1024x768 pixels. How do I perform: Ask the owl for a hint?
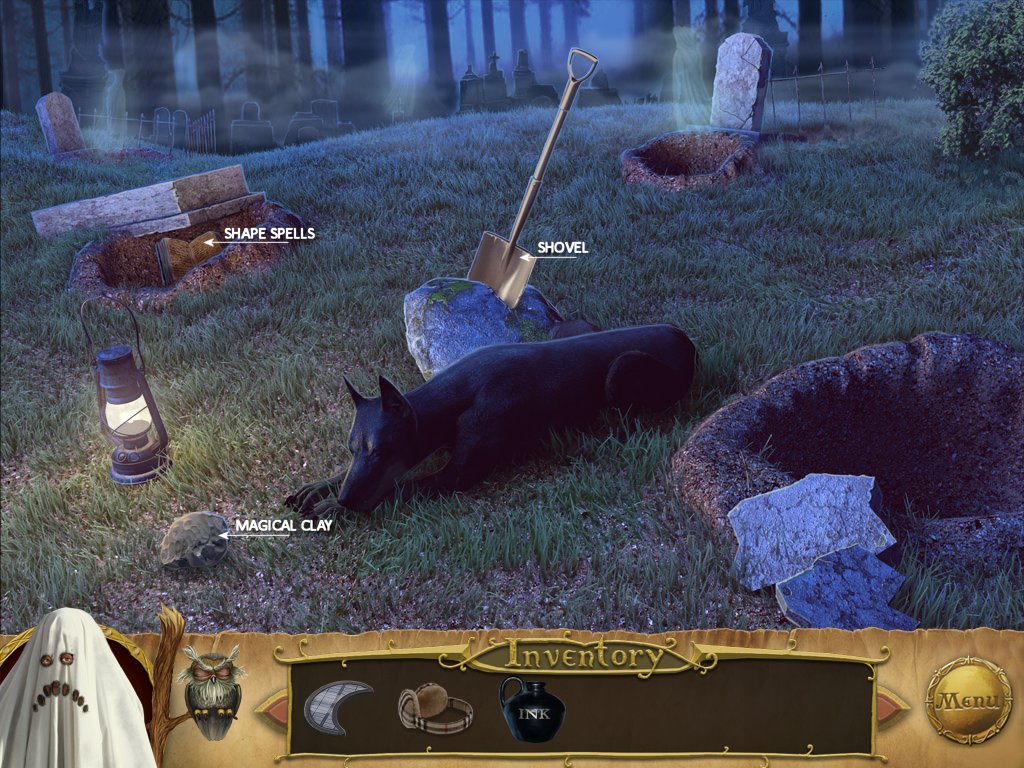211,691
